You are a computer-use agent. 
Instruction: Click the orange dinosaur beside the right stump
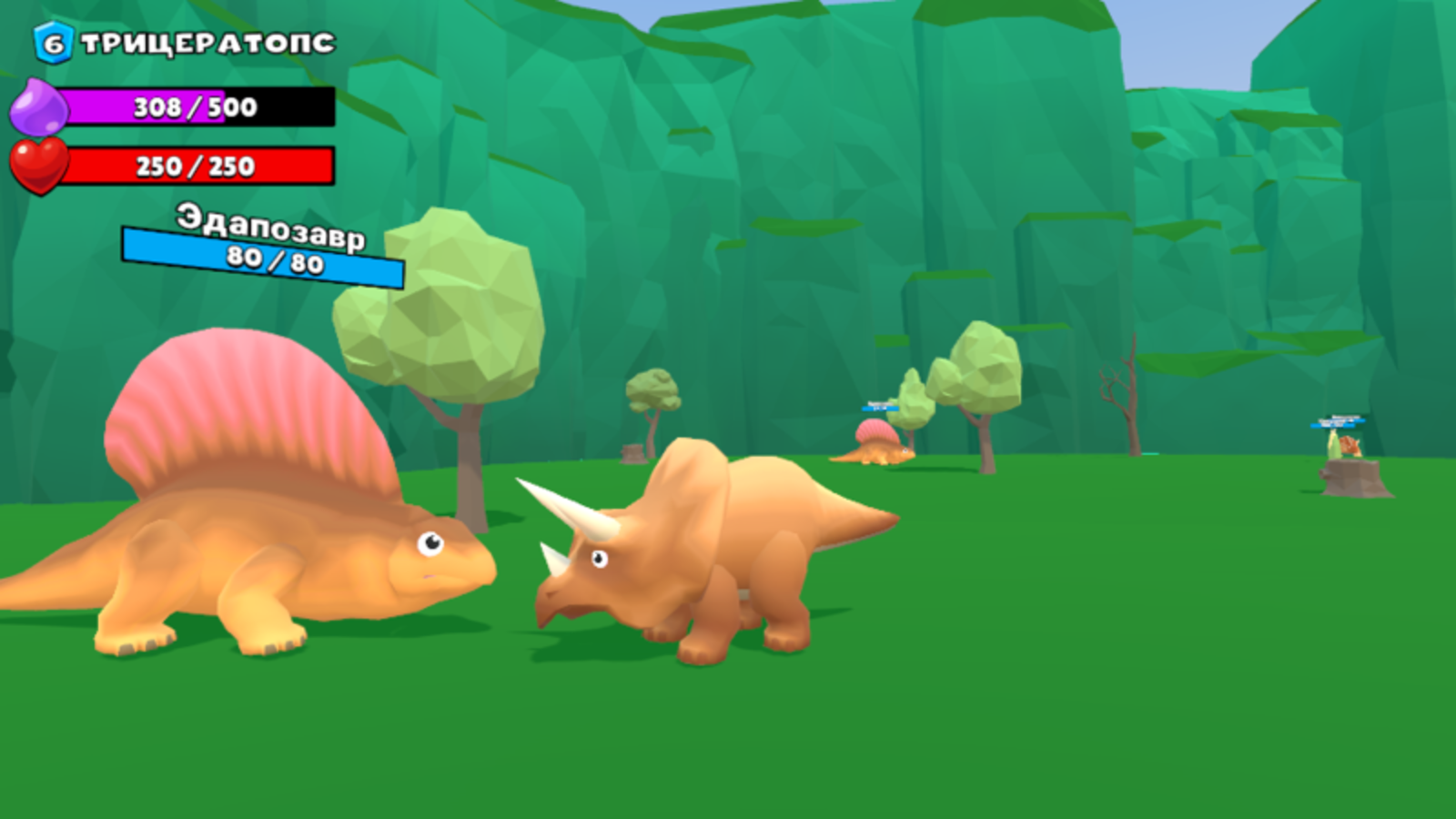[x=1350, y=443]
